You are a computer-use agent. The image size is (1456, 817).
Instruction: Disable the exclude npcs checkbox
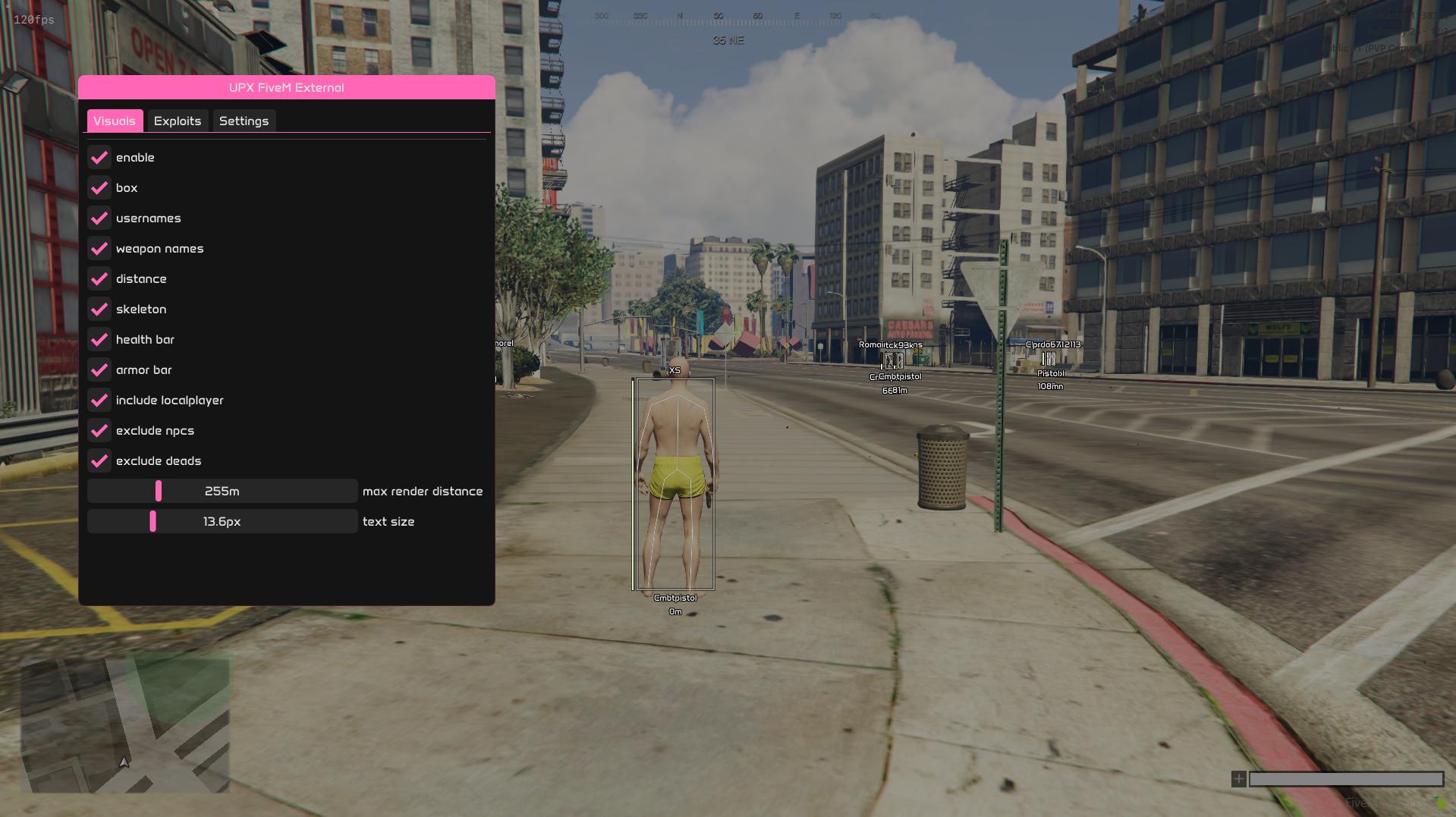tap(99, 431)
